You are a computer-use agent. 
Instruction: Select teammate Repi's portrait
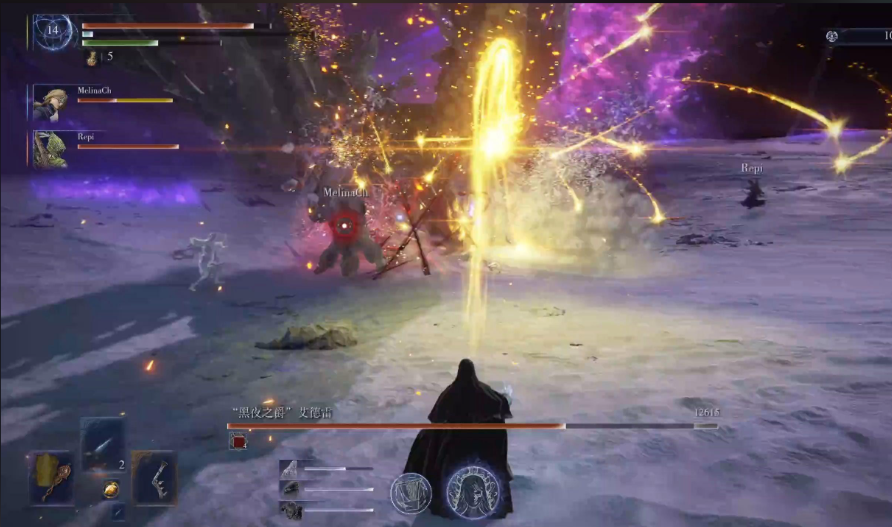click(51, 148)
